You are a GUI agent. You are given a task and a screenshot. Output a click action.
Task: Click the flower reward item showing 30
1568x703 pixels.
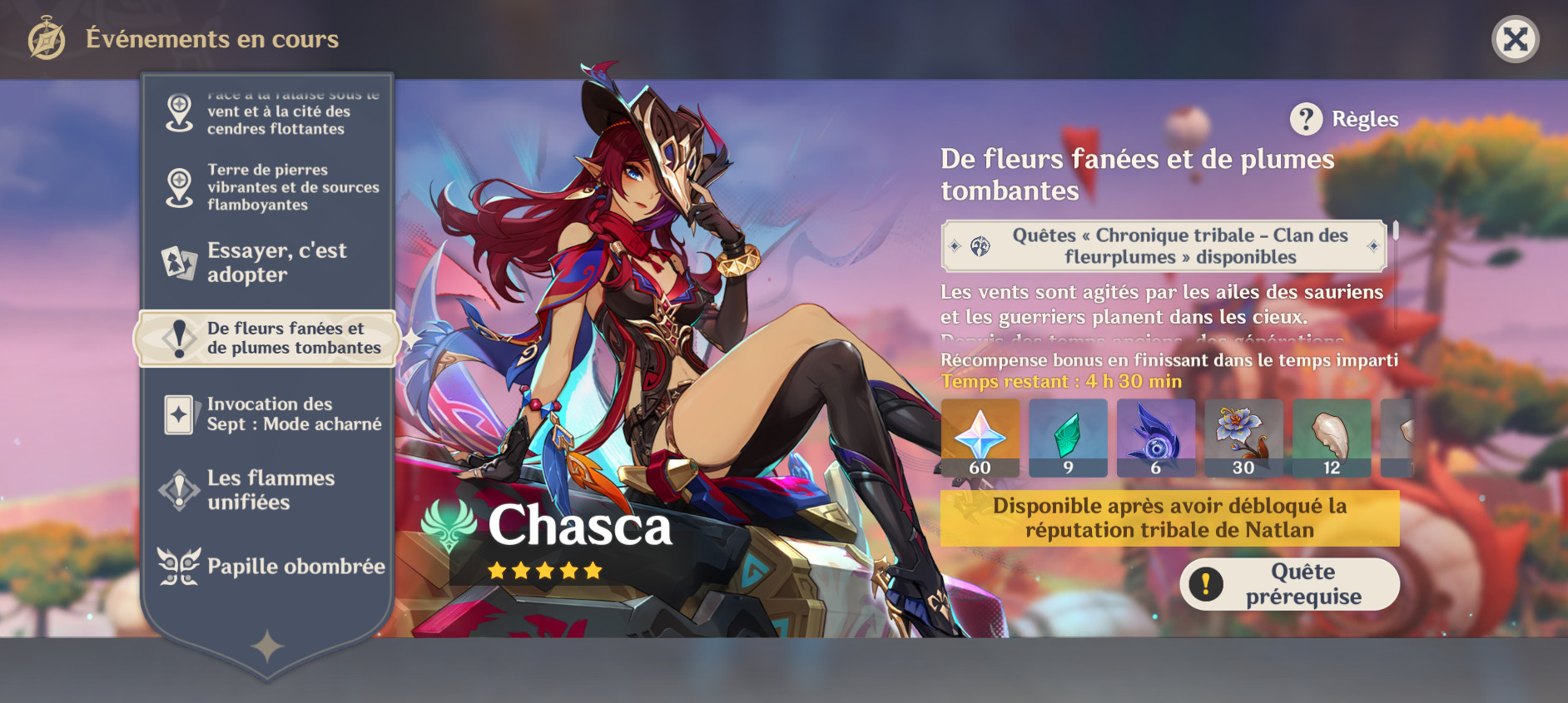tap(1243, 437)
